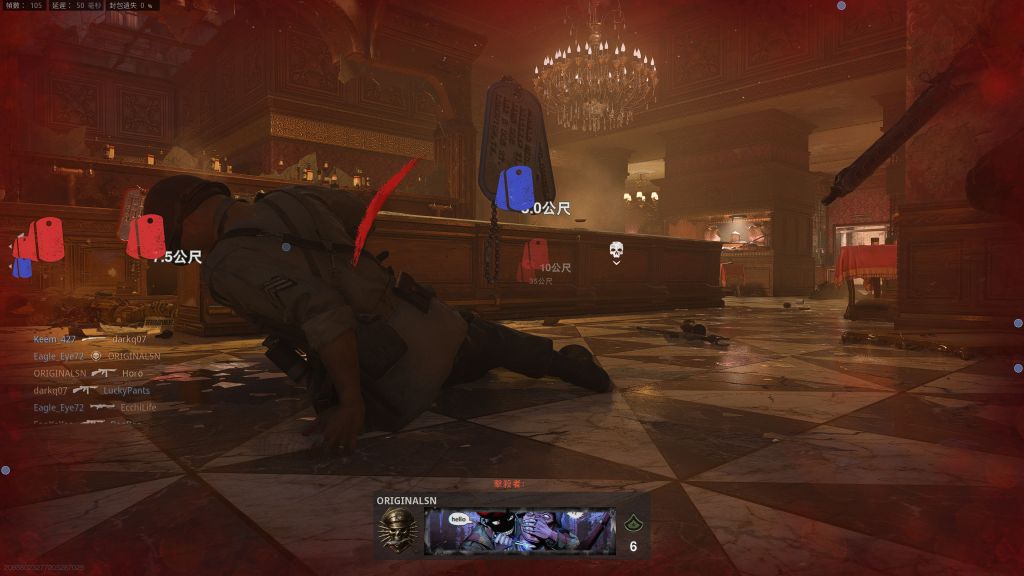
Task: Click ORIGINALSN's killer calling card banner
Action: (519, 530)
